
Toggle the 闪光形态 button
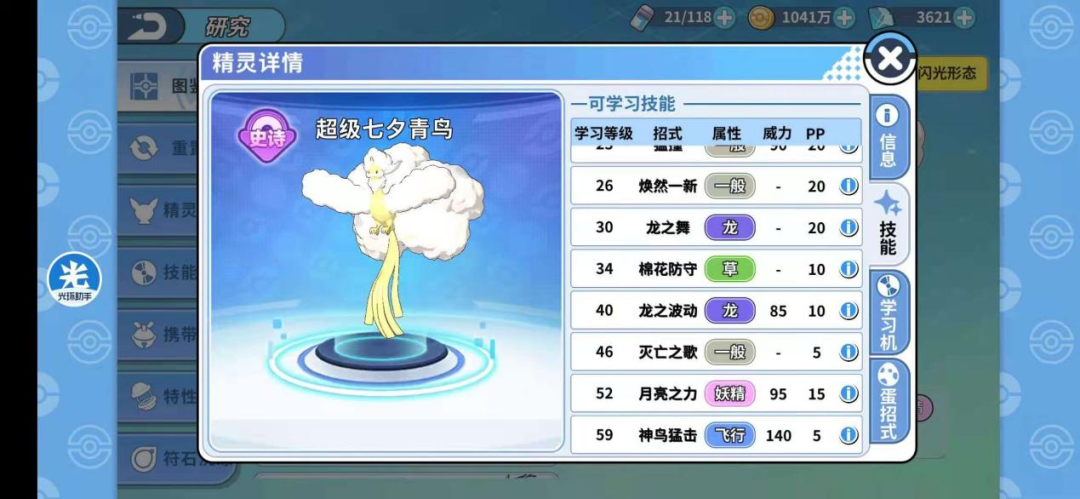pyautogui.click(x=951, y=73)
